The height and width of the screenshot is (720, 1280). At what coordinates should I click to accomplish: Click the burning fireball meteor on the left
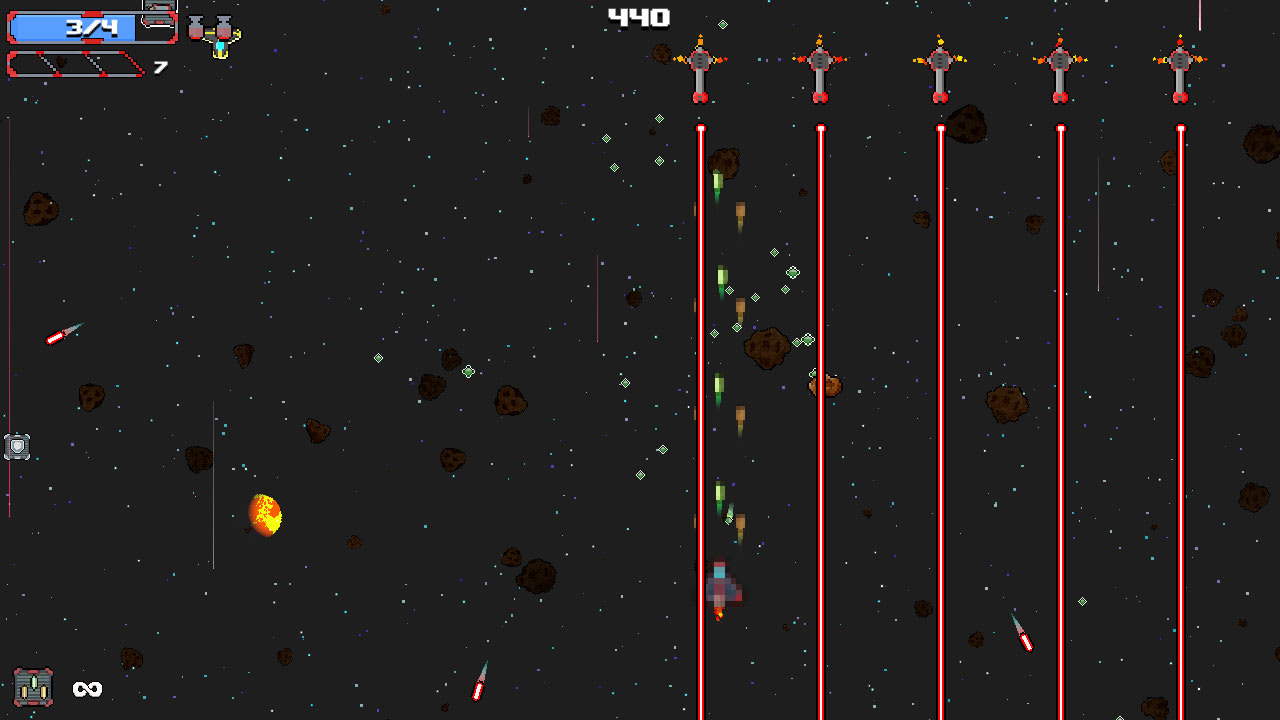click(264, 514)
